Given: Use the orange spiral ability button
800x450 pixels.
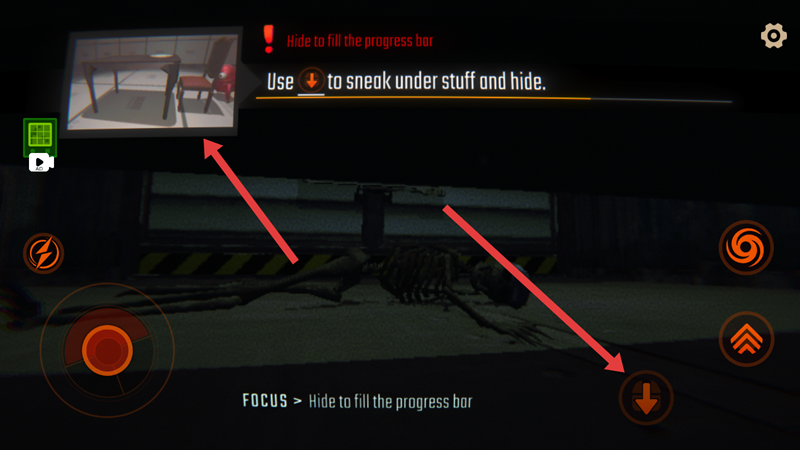Looking at the screenshot, I should coord(746,246).
